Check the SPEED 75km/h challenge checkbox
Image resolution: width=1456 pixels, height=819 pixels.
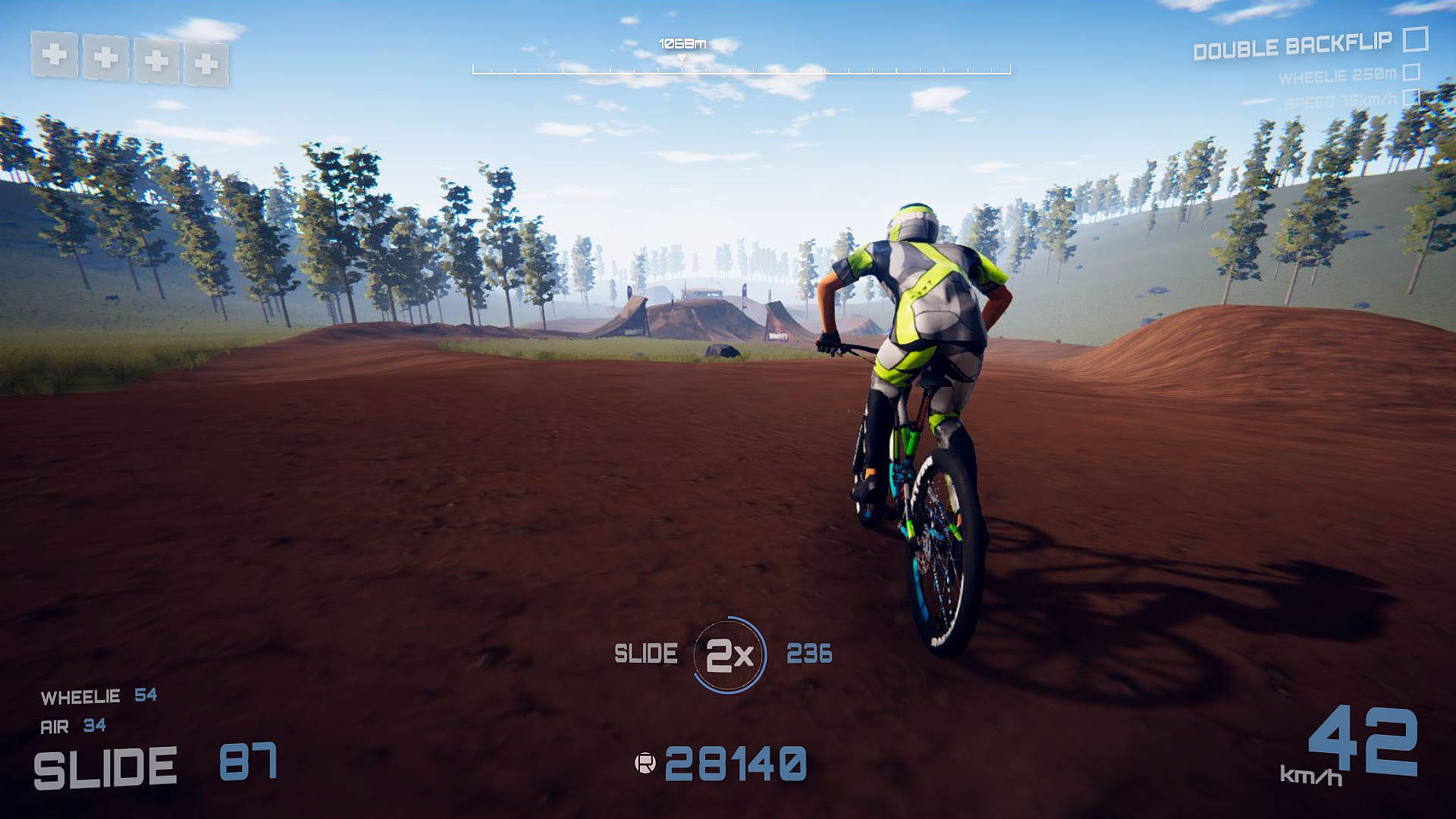(1412, 97)
